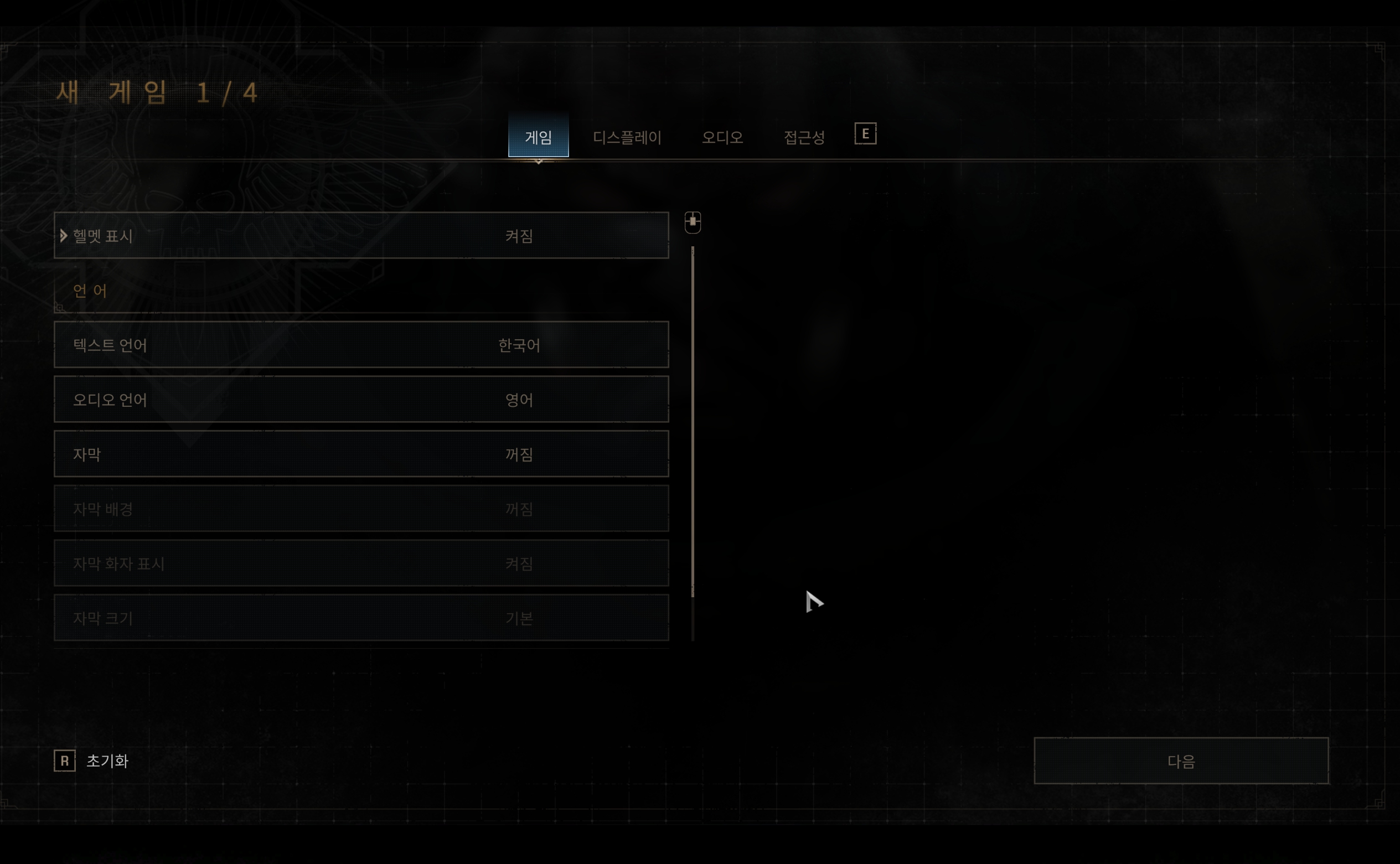Reset settings with 초기화
This screenshot has width=1400, height=864.
[107, 760]
